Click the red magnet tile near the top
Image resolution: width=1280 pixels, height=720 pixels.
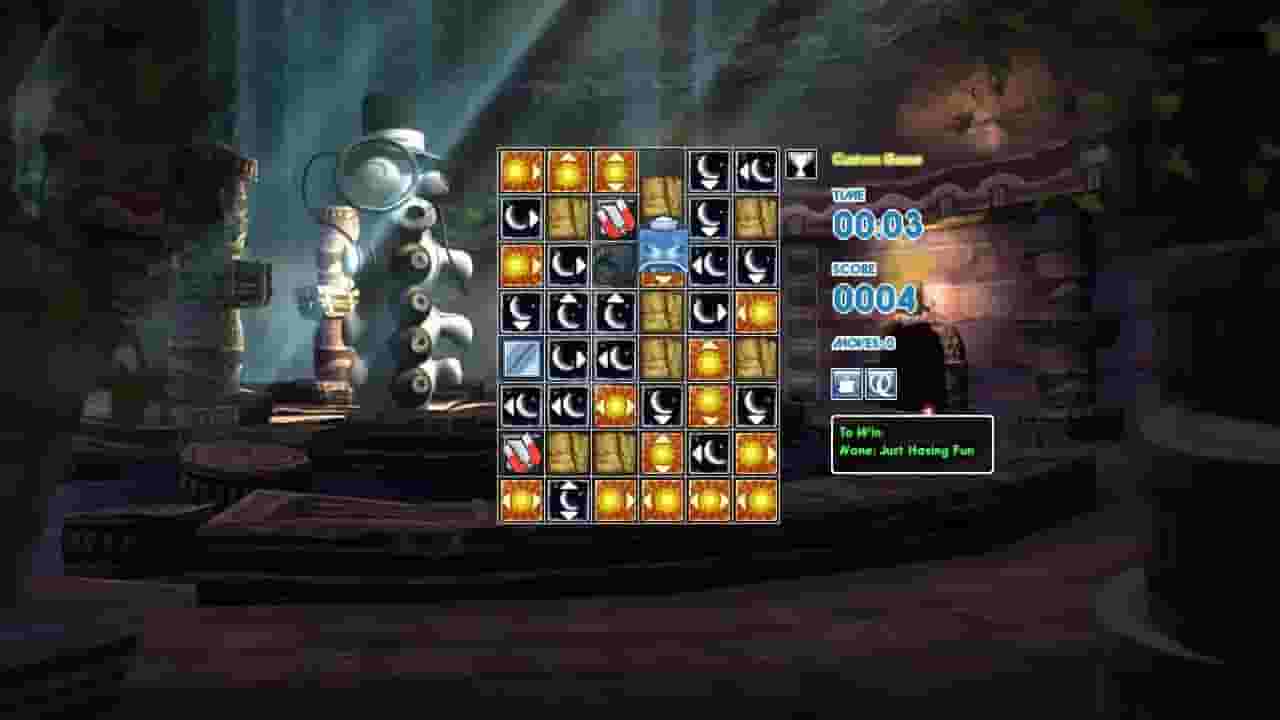click(x=613, y=218)
